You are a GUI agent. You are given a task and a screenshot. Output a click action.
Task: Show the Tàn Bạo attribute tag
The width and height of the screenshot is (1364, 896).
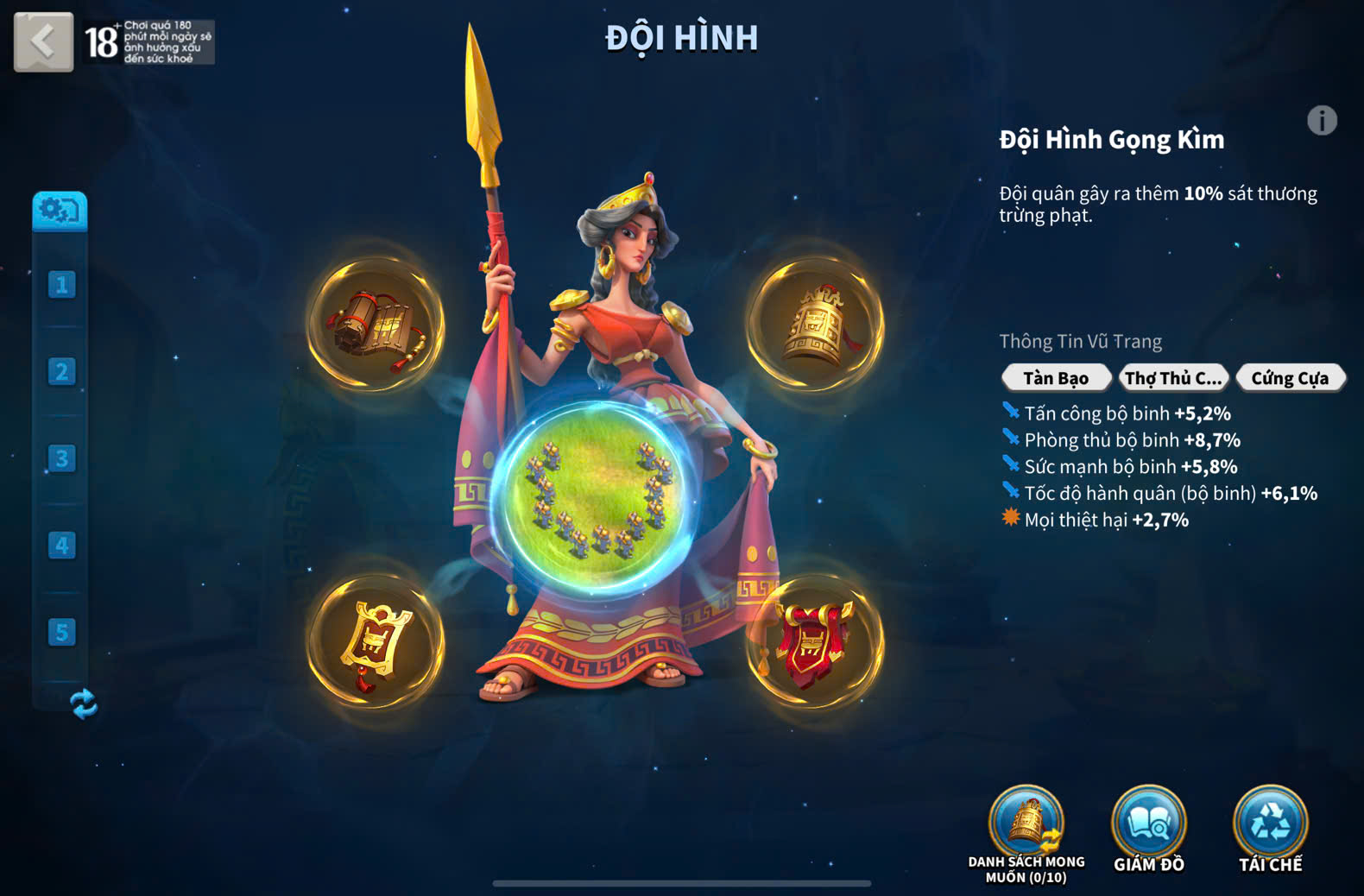1056,378
